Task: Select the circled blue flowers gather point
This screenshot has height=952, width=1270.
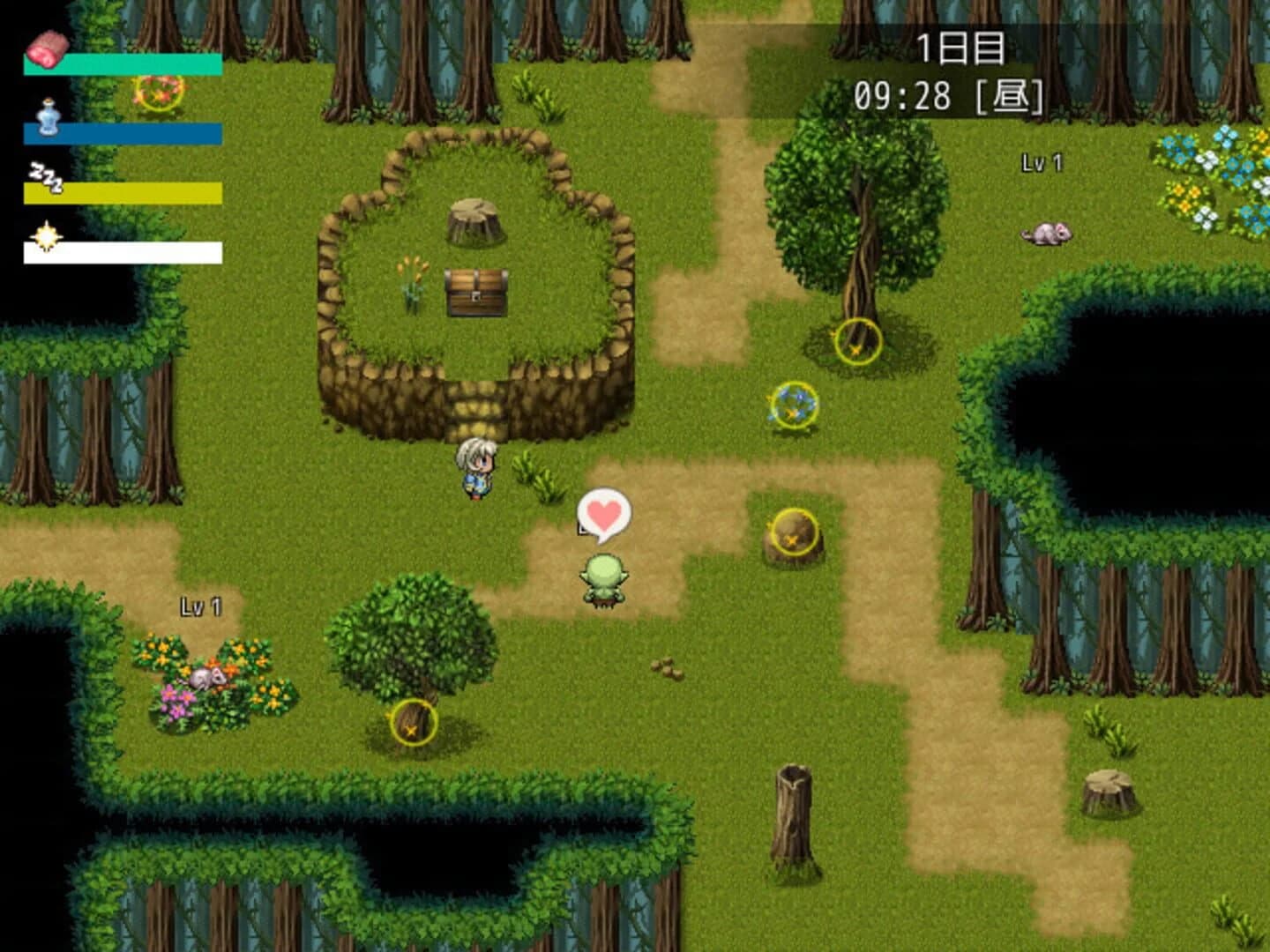Action: click(793, 405)
